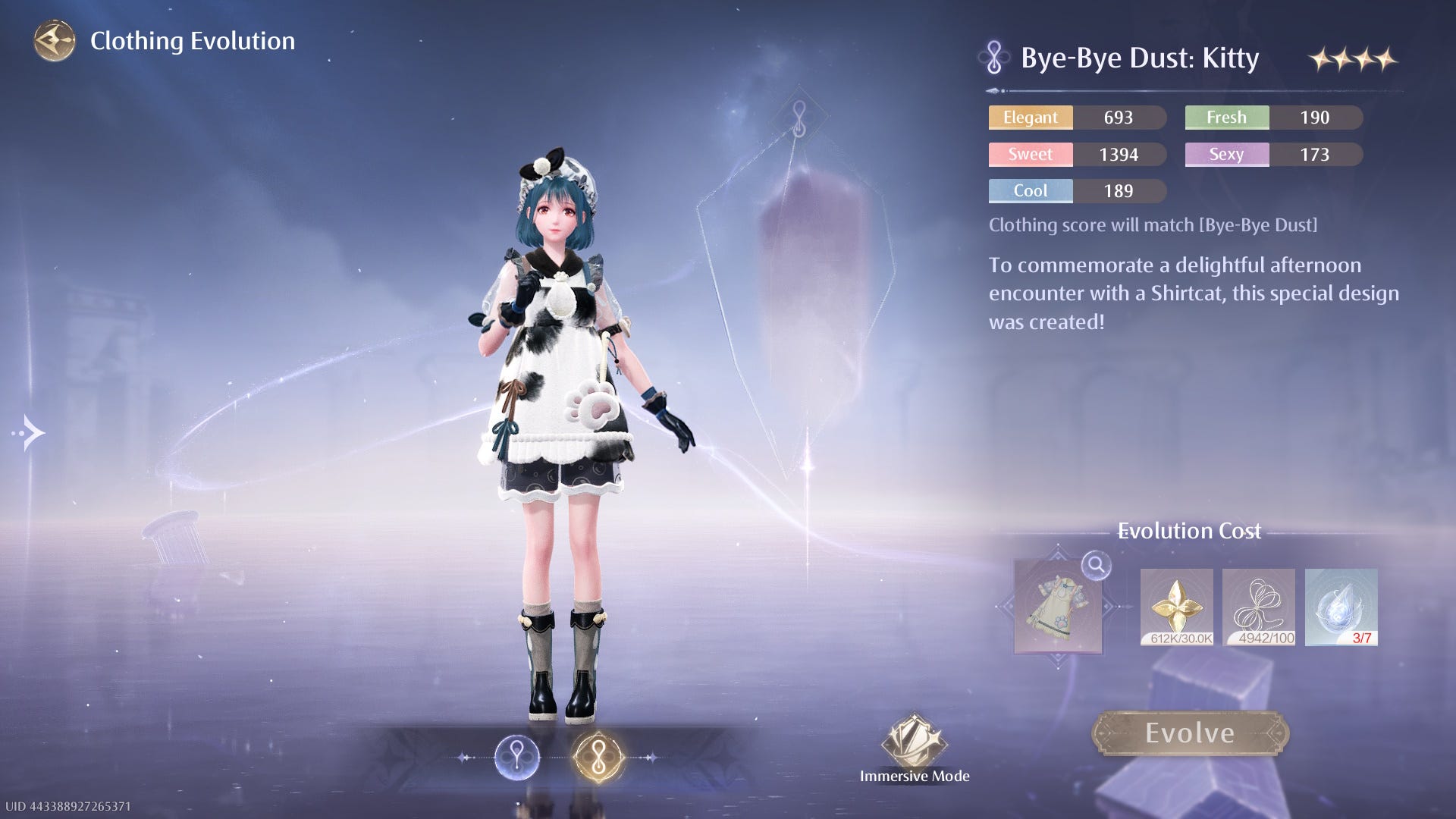
Task: Open the glowing crystal material details
Action: [x=1341, y=607]
